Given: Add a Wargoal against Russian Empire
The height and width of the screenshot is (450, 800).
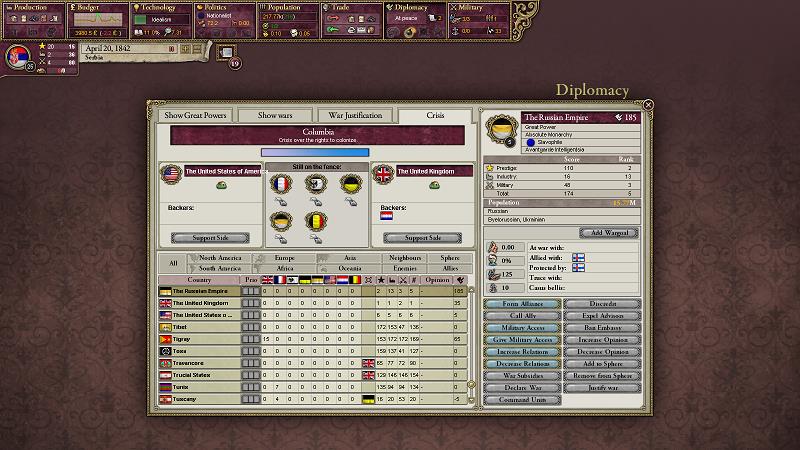Looking at the screenshot, I should coord(608,233).
